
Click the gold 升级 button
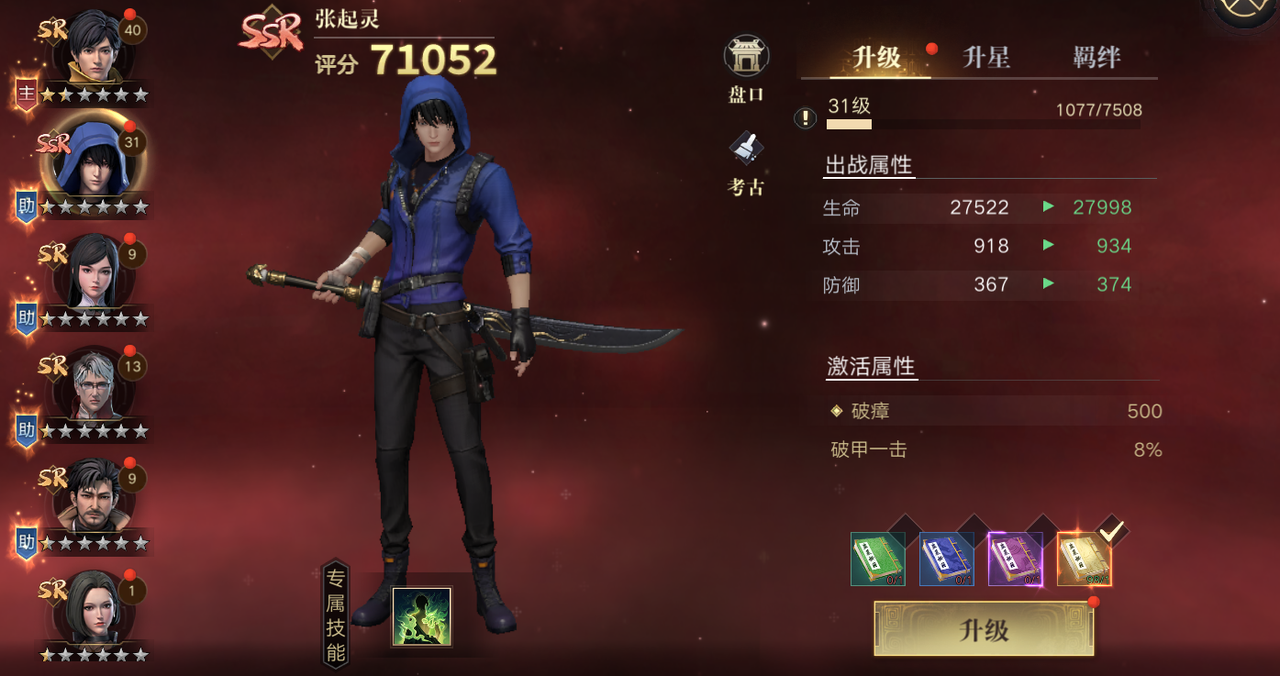[x=984, y=629]
